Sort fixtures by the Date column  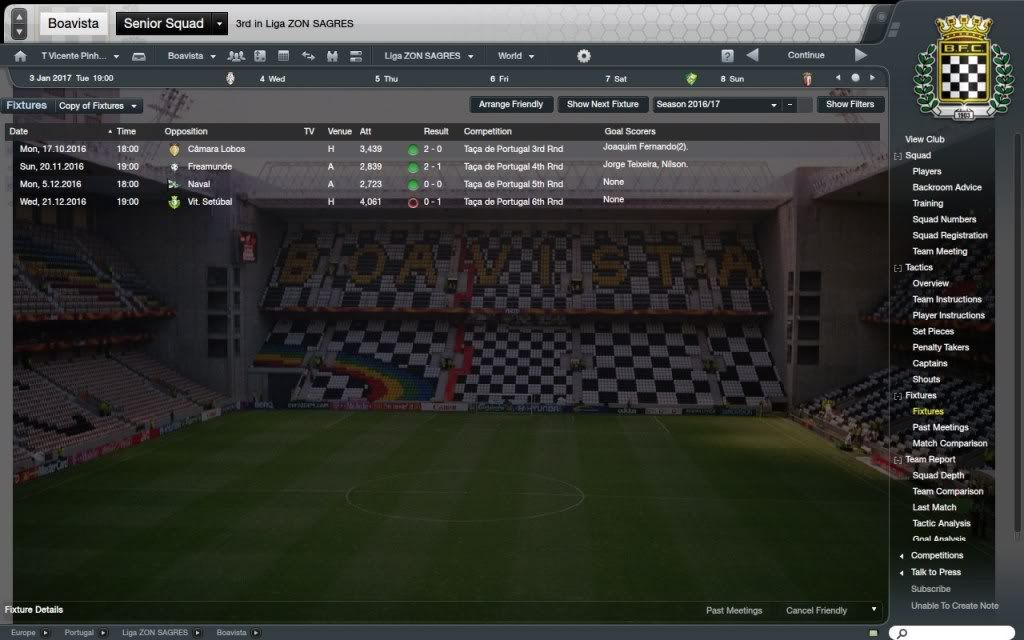click(60, 131)
